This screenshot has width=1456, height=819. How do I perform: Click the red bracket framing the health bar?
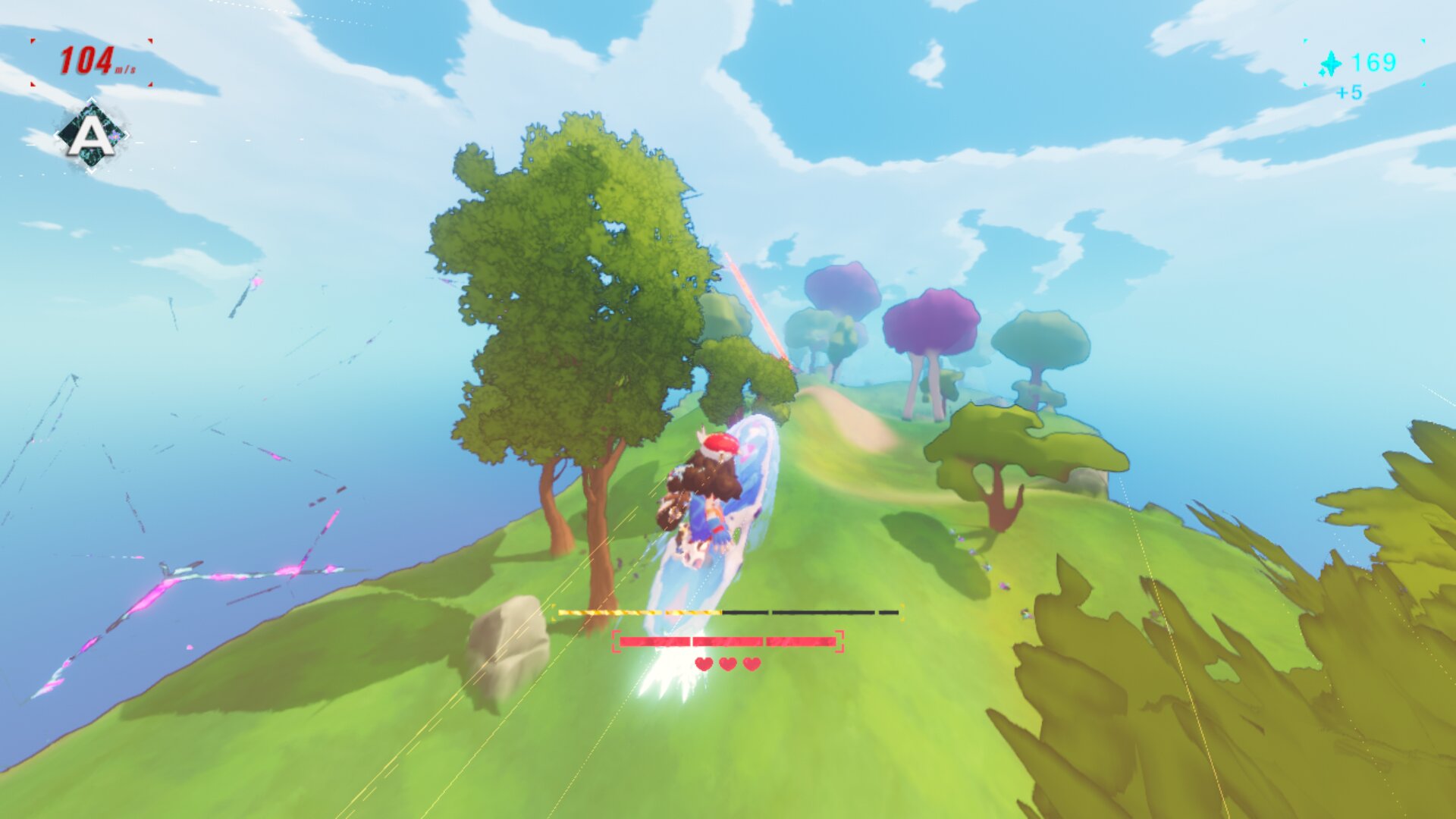617,641
